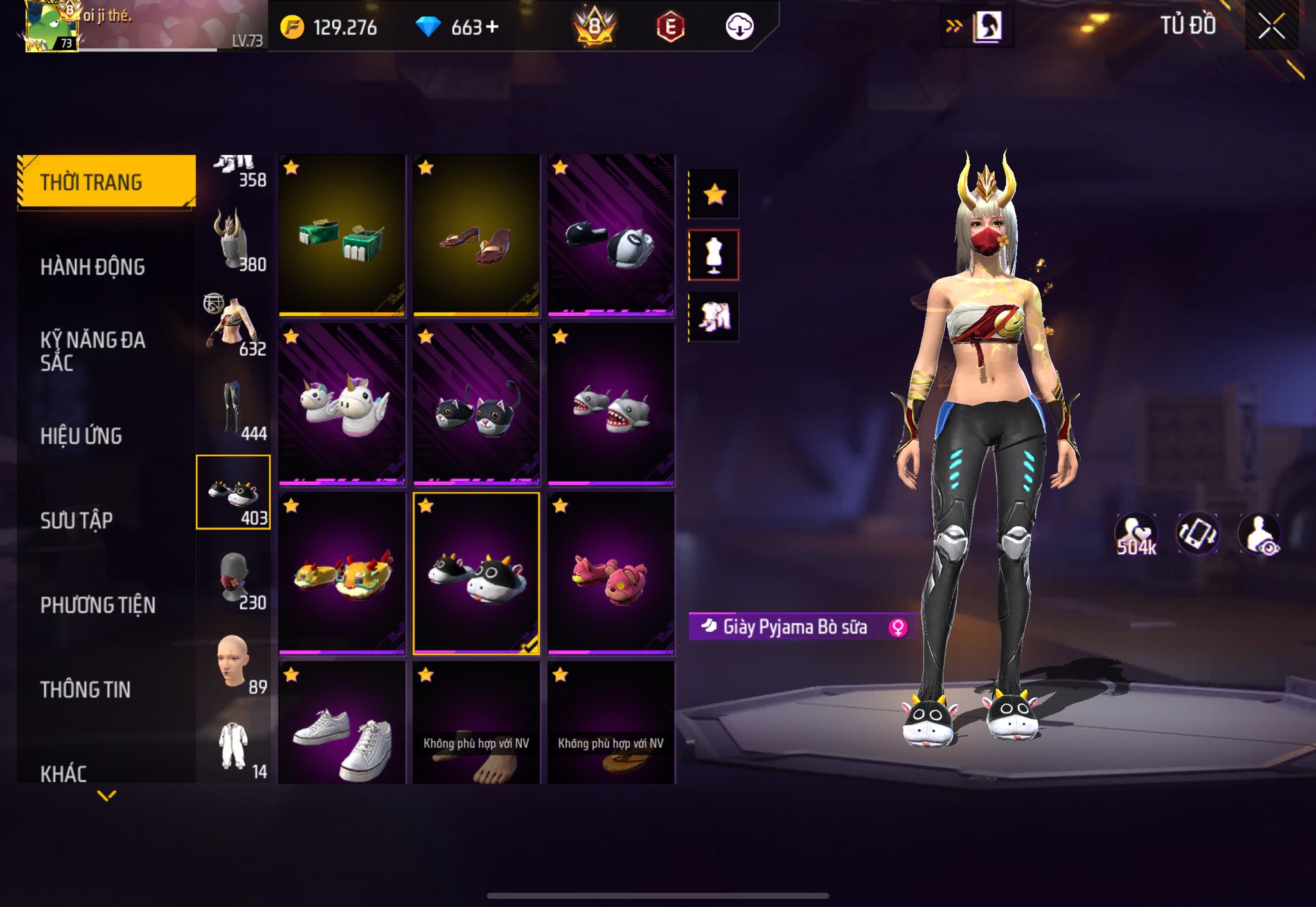Select the grey shark slippers
Image resolution: width=1316 pixels, height=907 pixels.
tap(611, 405)
